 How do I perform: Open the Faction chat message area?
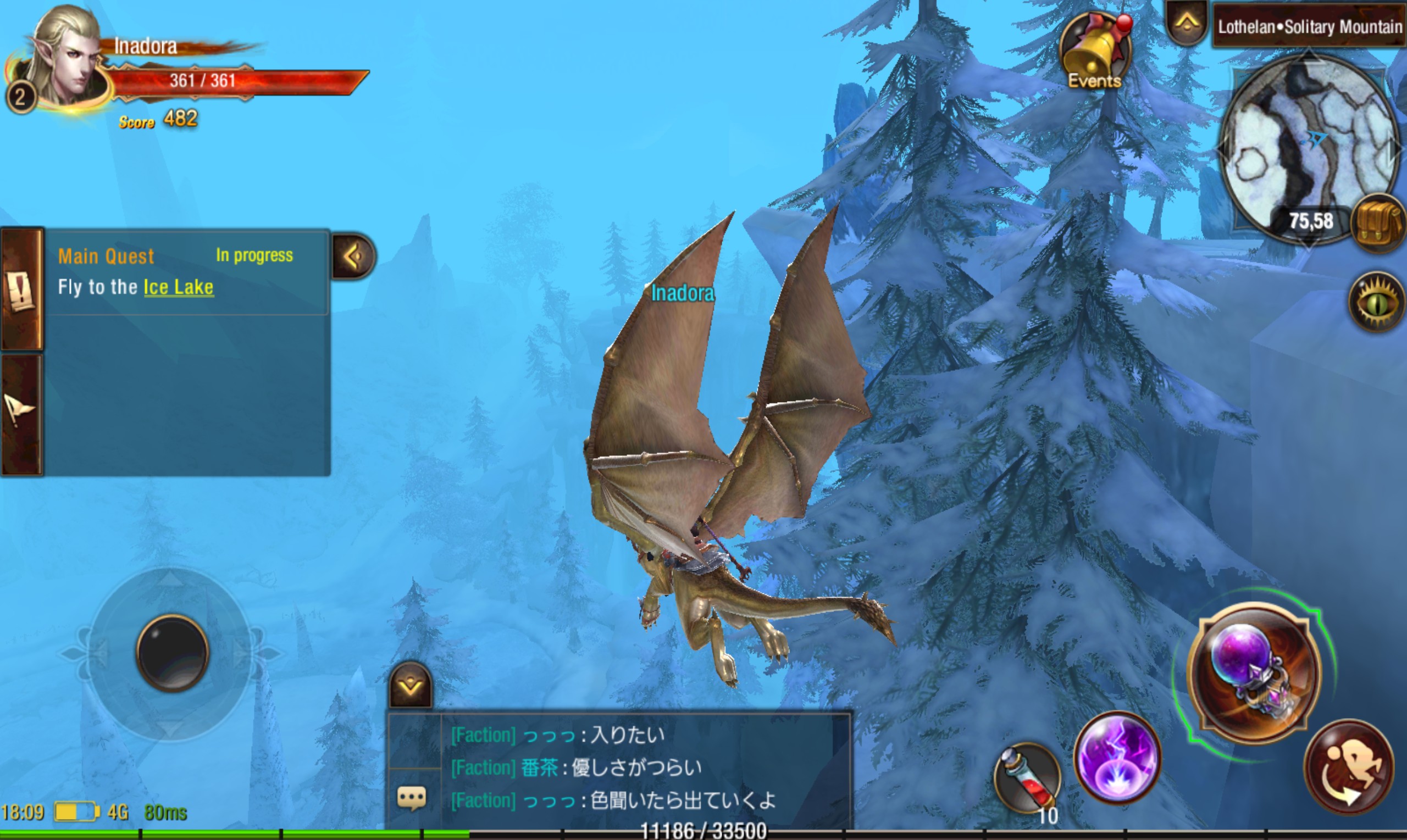click(645, 767)
